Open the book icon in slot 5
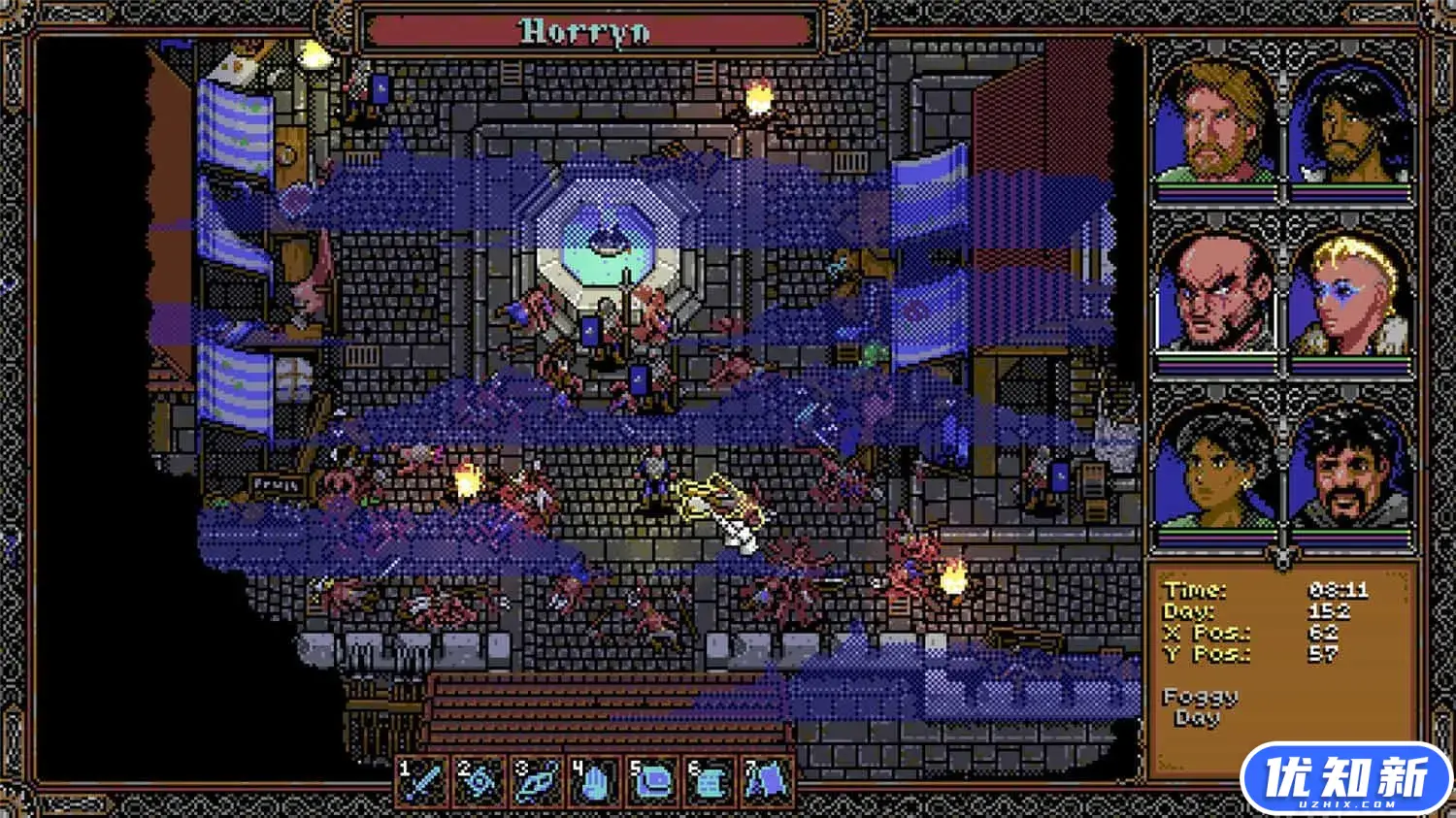The height and width of the screenshot is (818, 1456). 653,782
